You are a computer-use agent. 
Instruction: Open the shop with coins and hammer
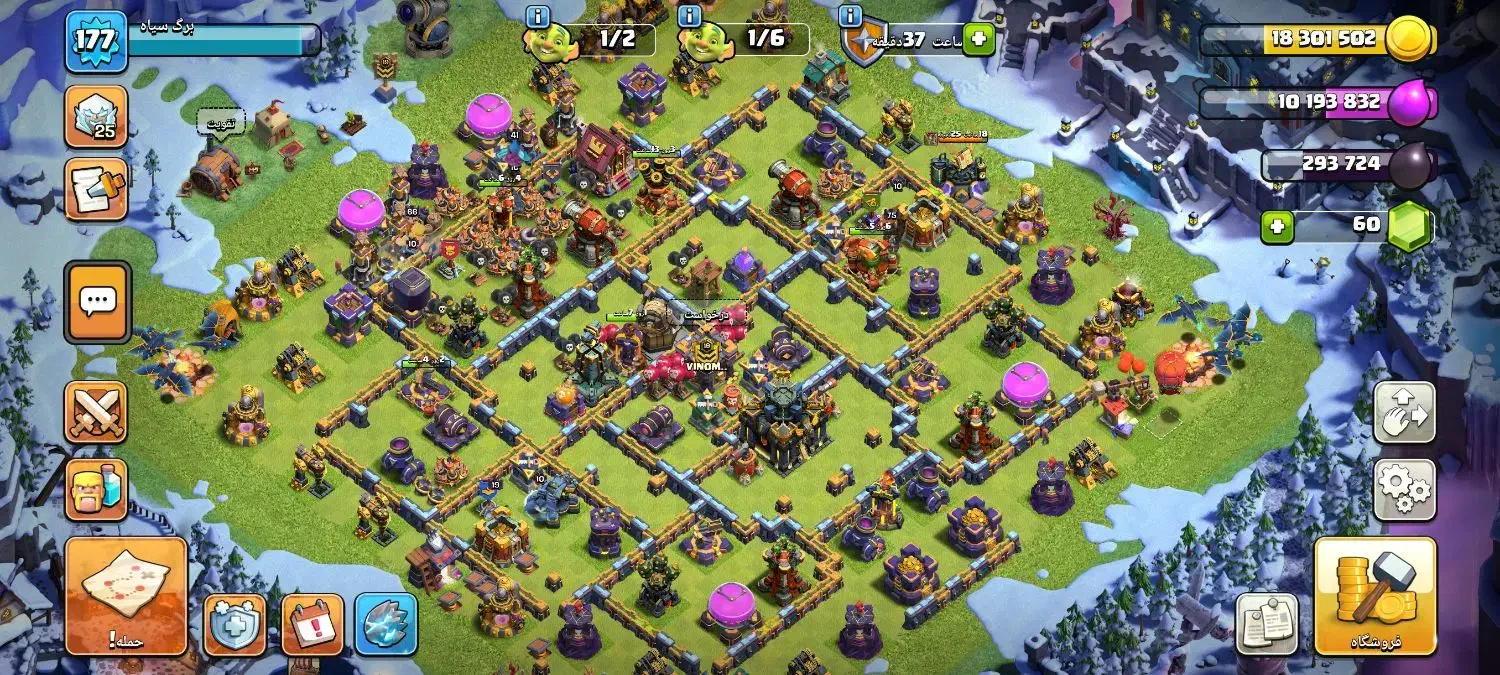(1375, 596)
